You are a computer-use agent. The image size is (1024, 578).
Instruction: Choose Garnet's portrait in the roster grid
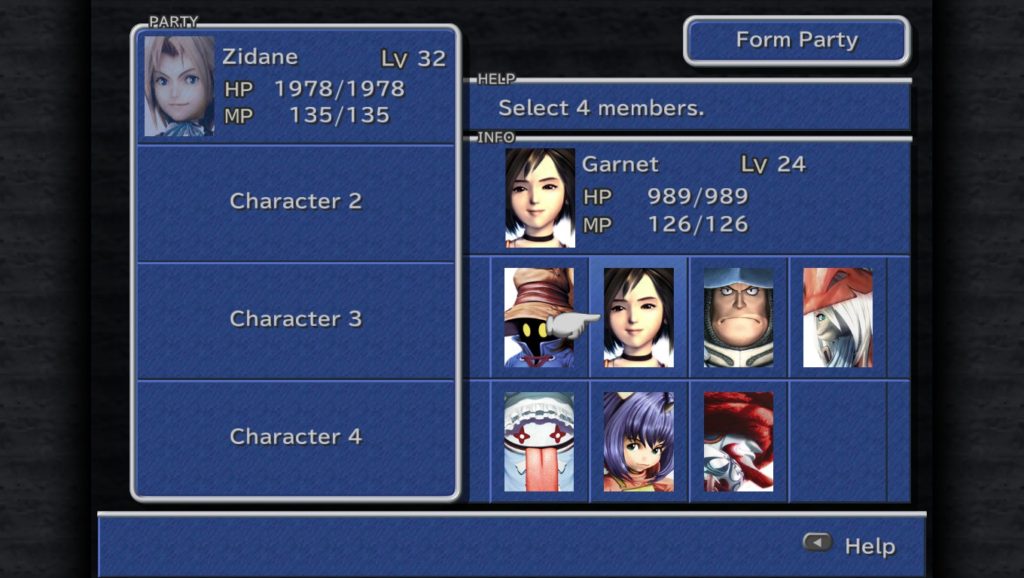639,318
